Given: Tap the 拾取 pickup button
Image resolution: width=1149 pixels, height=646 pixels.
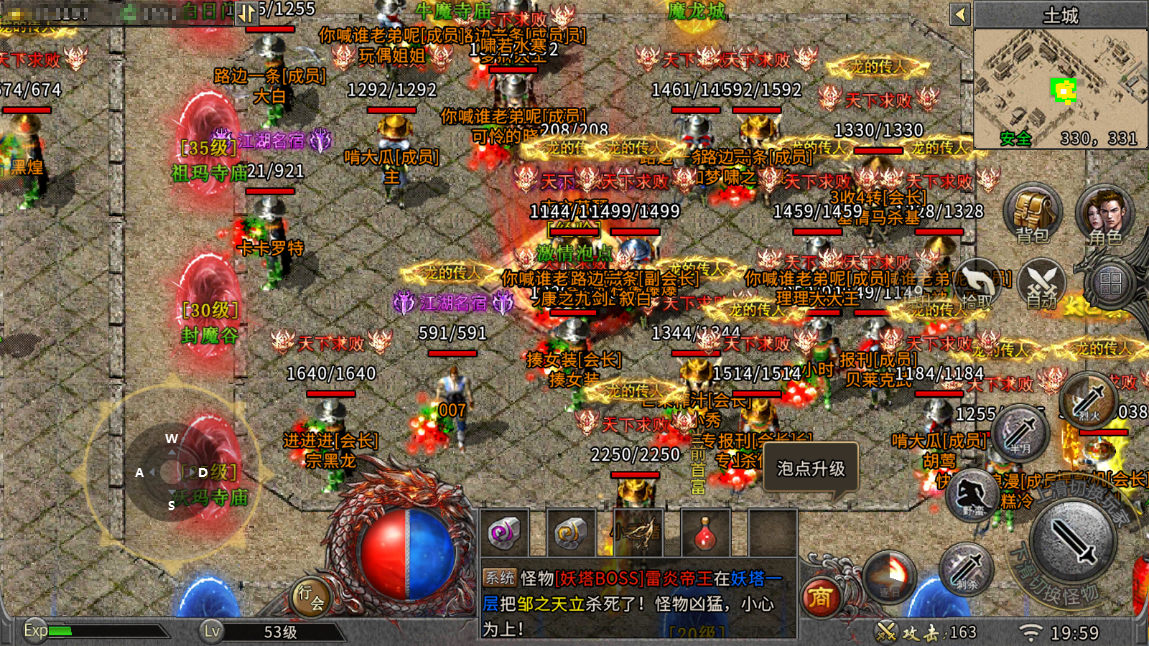Looking at the screenshot, I should tap(977, 284).
